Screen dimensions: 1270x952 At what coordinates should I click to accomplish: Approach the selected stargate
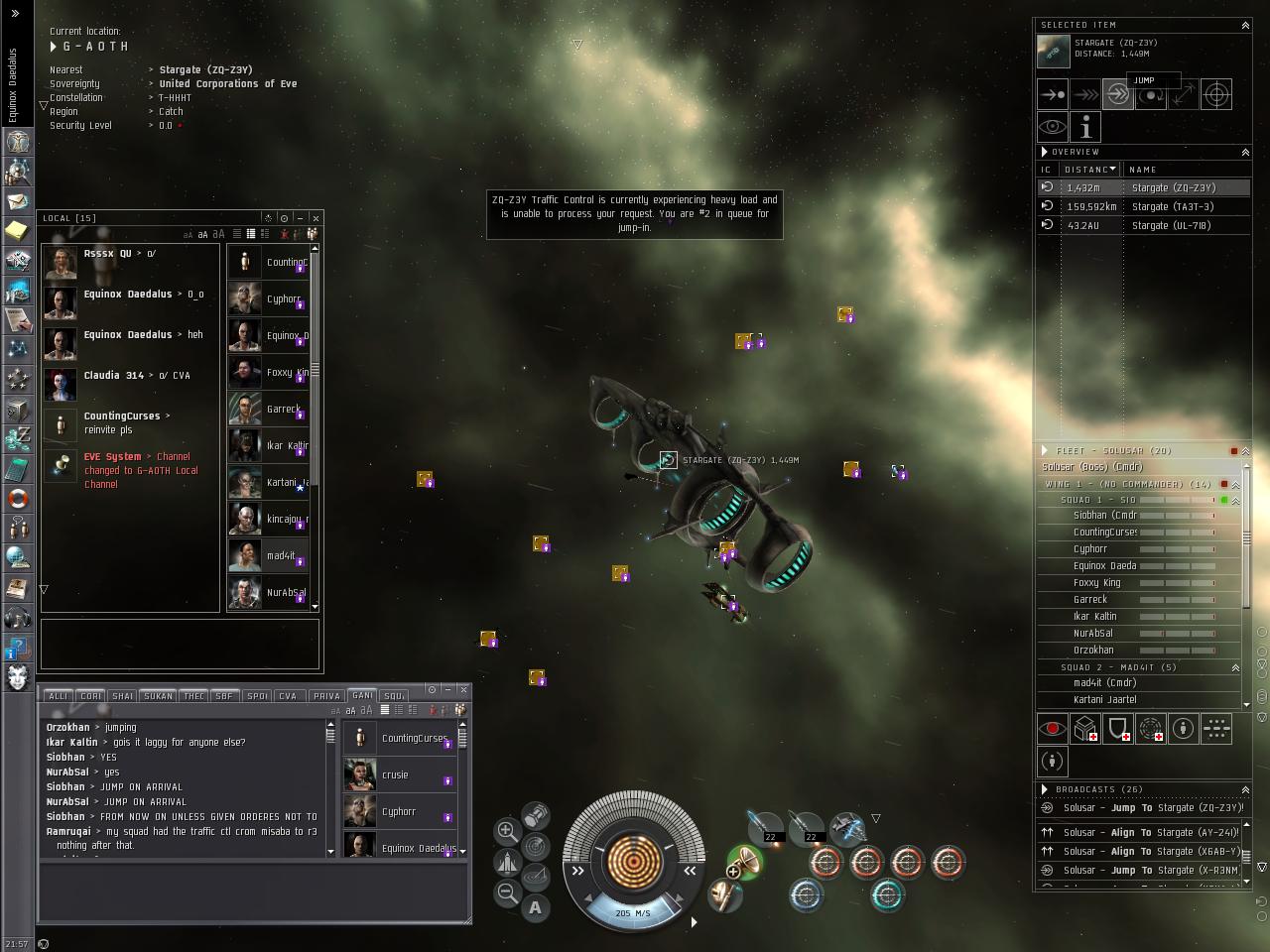1053,95
